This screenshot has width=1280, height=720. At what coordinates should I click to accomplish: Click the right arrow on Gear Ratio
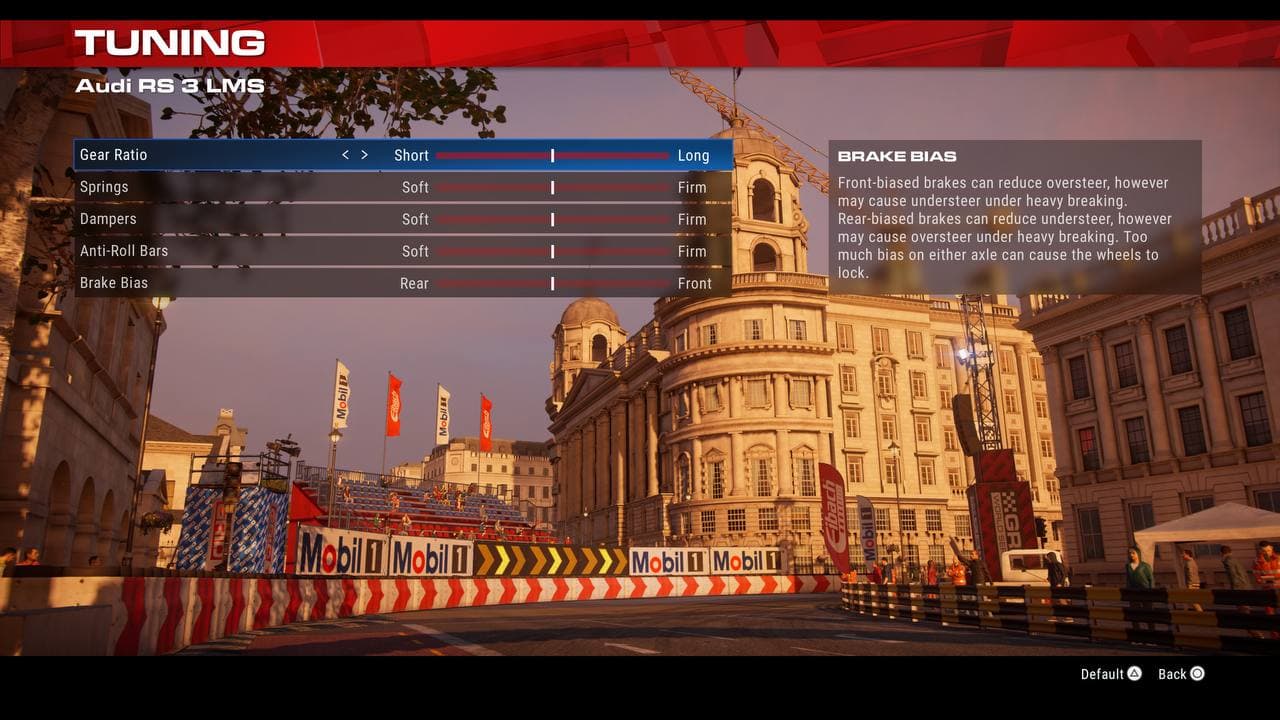click(364, 155)
